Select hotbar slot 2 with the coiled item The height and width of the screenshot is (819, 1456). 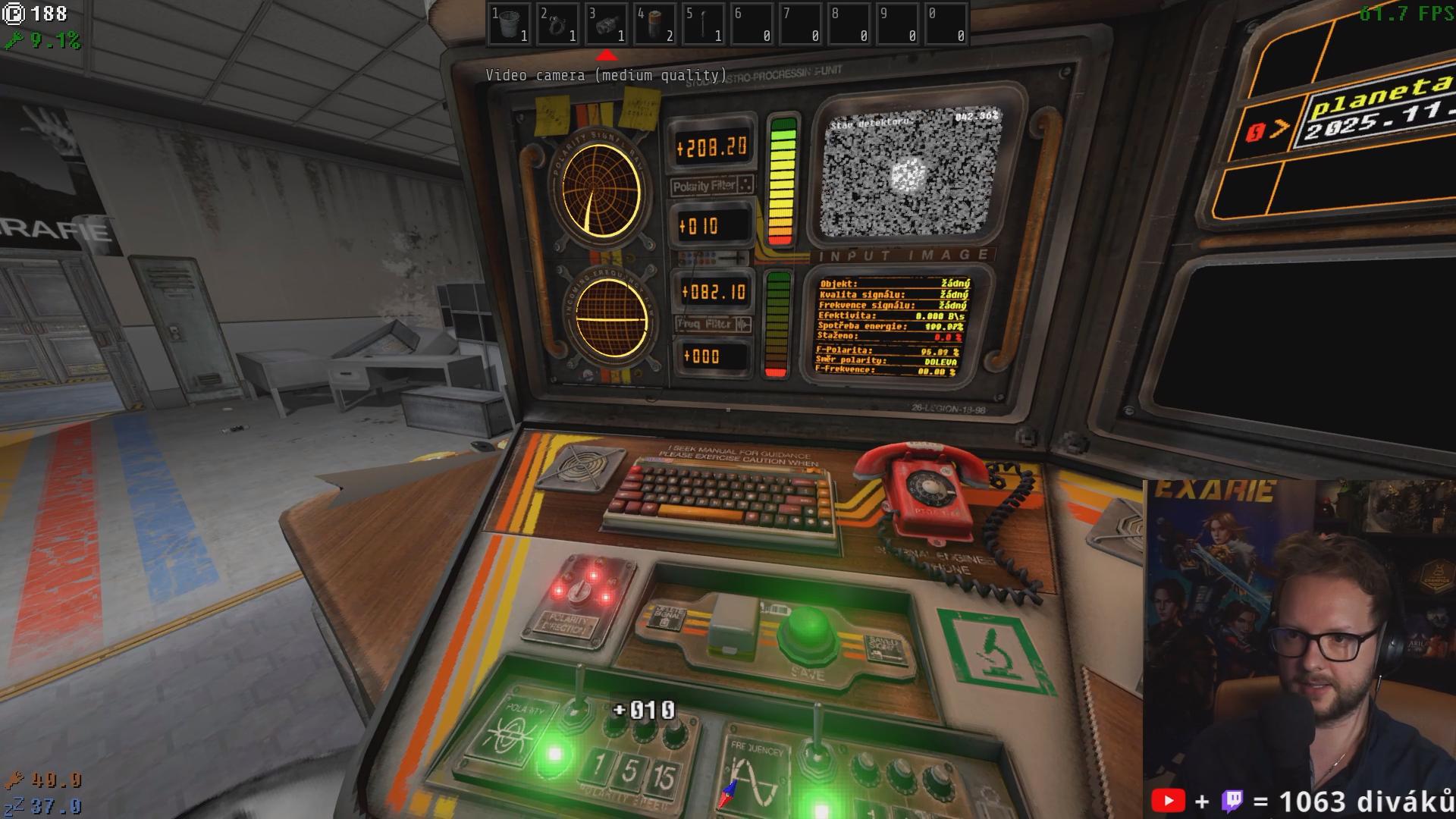558,24
